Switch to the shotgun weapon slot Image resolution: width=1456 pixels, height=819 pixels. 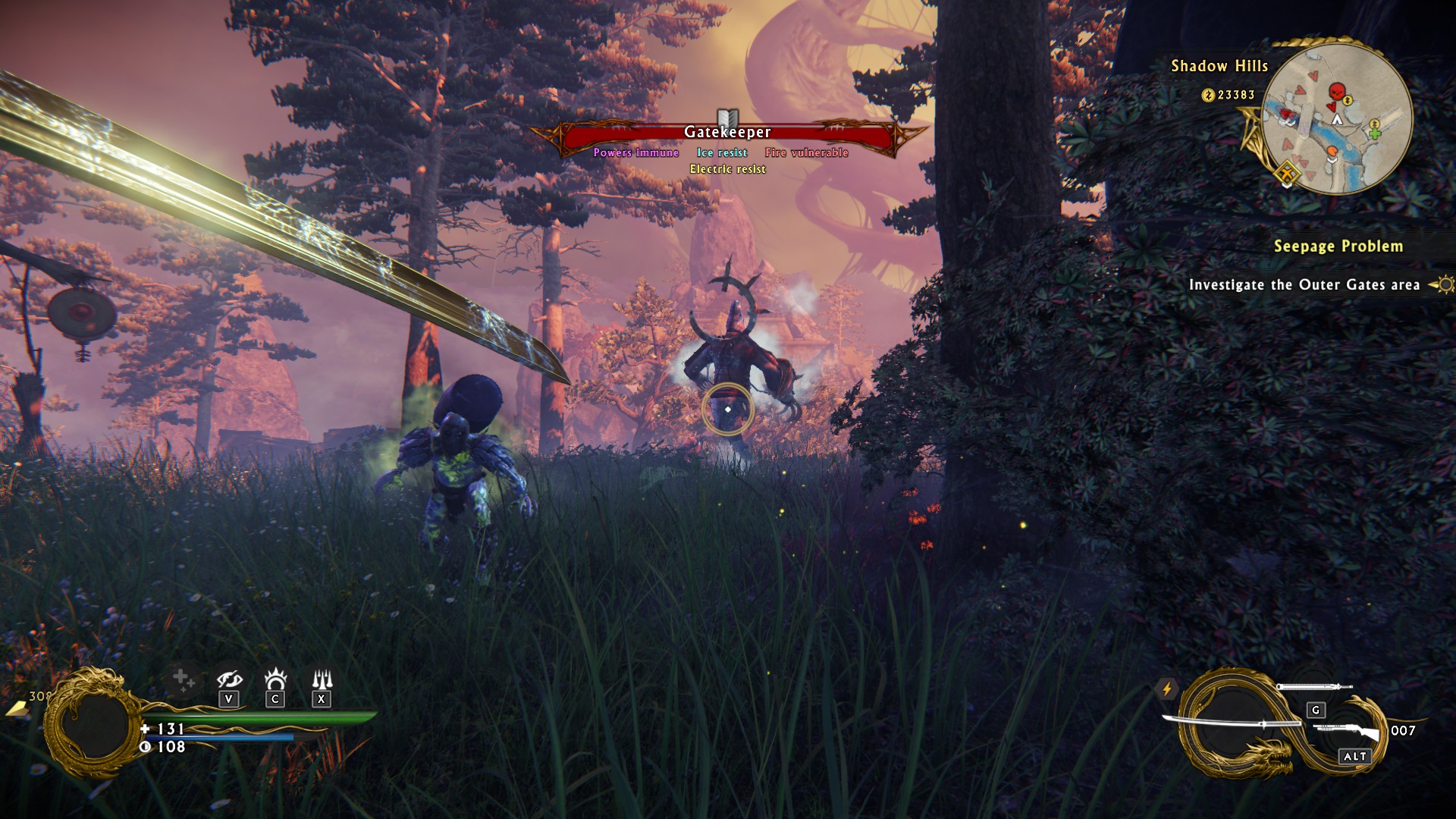click(1347, 732)
